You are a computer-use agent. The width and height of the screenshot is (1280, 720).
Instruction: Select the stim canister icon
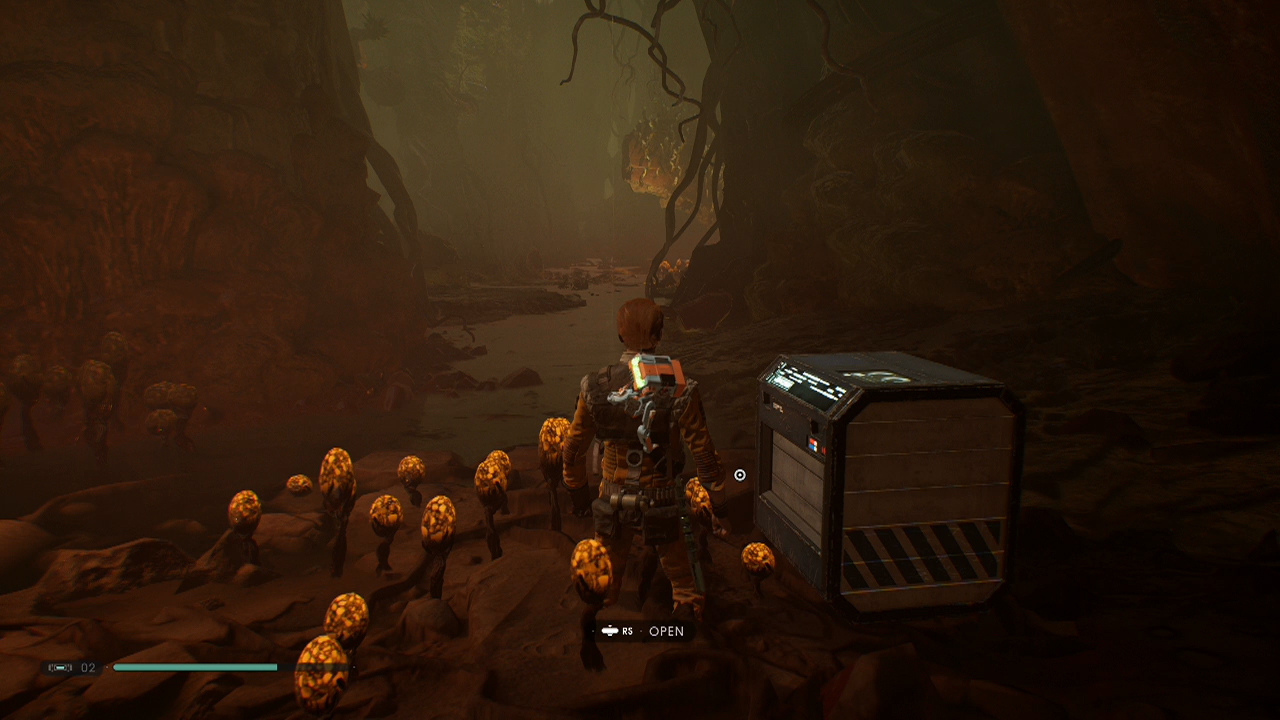[60, 667]
